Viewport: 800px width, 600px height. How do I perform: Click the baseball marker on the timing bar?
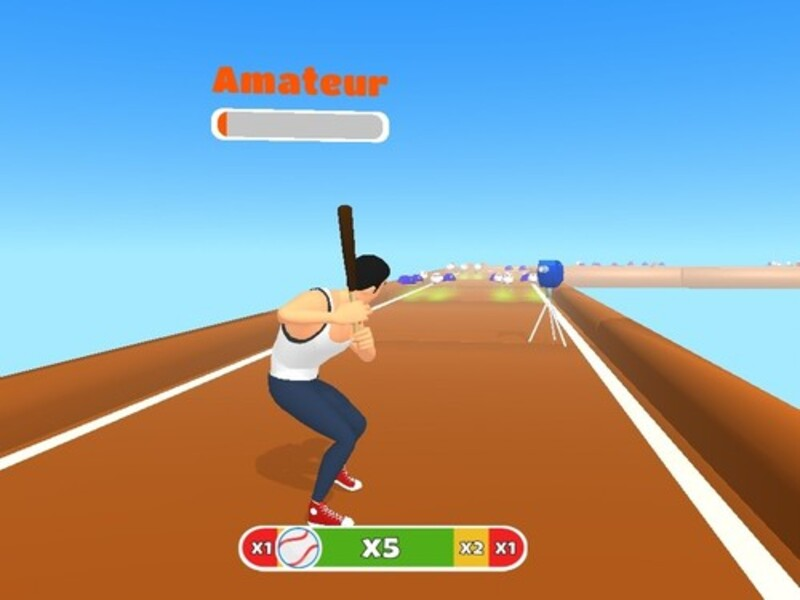[x=298, y=548]
